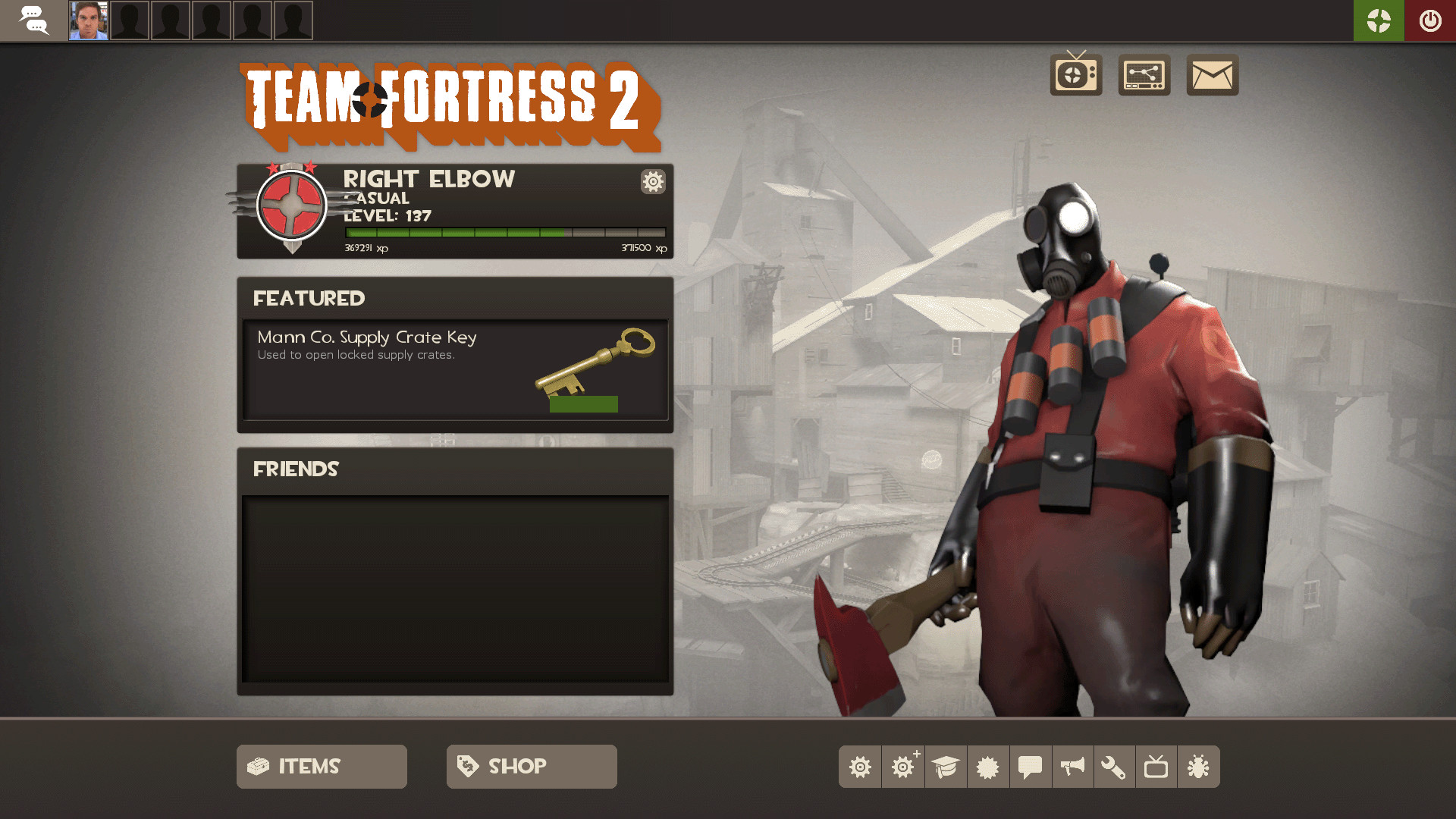Open your player avatar portrait

point(88,20)
